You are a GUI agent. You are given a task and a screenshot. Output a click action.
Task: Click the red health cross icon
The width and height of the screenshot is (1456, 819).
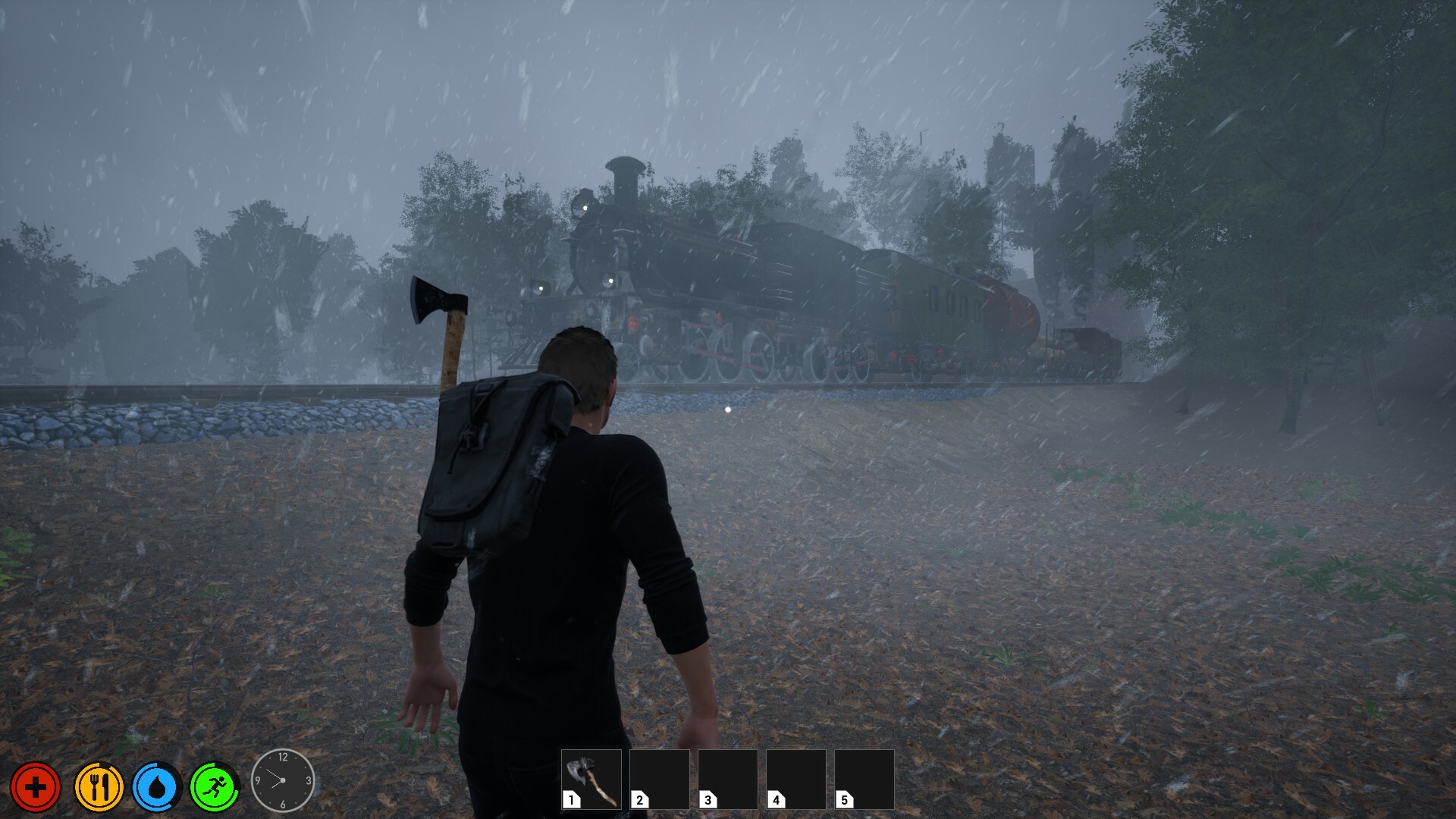pos(36,787)
